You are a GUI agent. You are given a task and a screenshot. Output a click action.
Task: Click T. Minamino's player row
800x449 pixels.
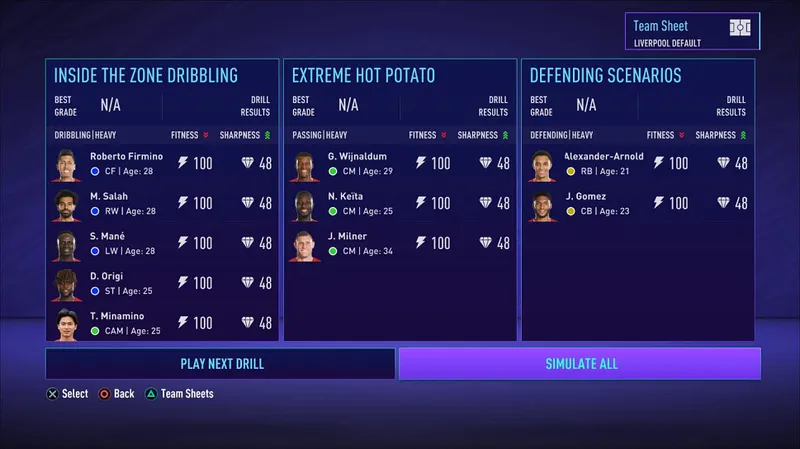pyautogui.click(x=162, y=322)
